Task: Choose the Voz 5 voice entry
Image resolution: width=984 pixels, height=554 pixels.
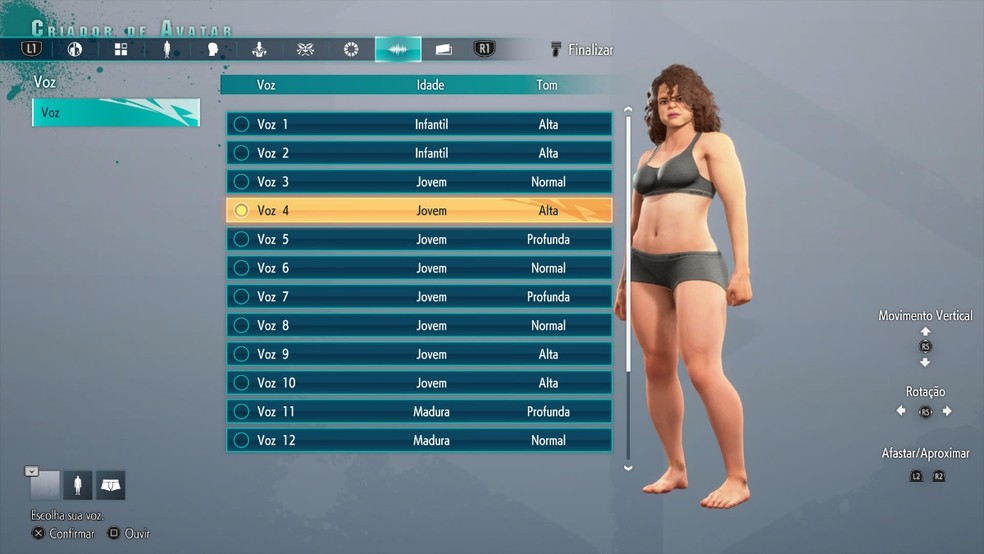Action: (418, 240)
